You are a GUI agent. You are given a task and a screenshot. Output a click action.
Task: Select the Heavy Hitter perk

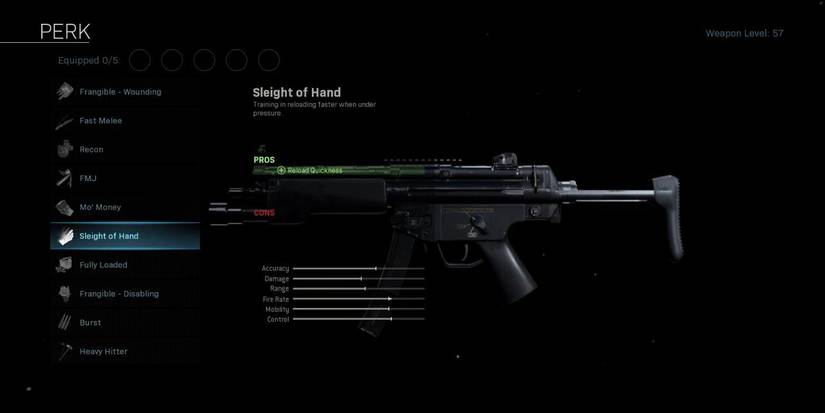click(103, 352)
